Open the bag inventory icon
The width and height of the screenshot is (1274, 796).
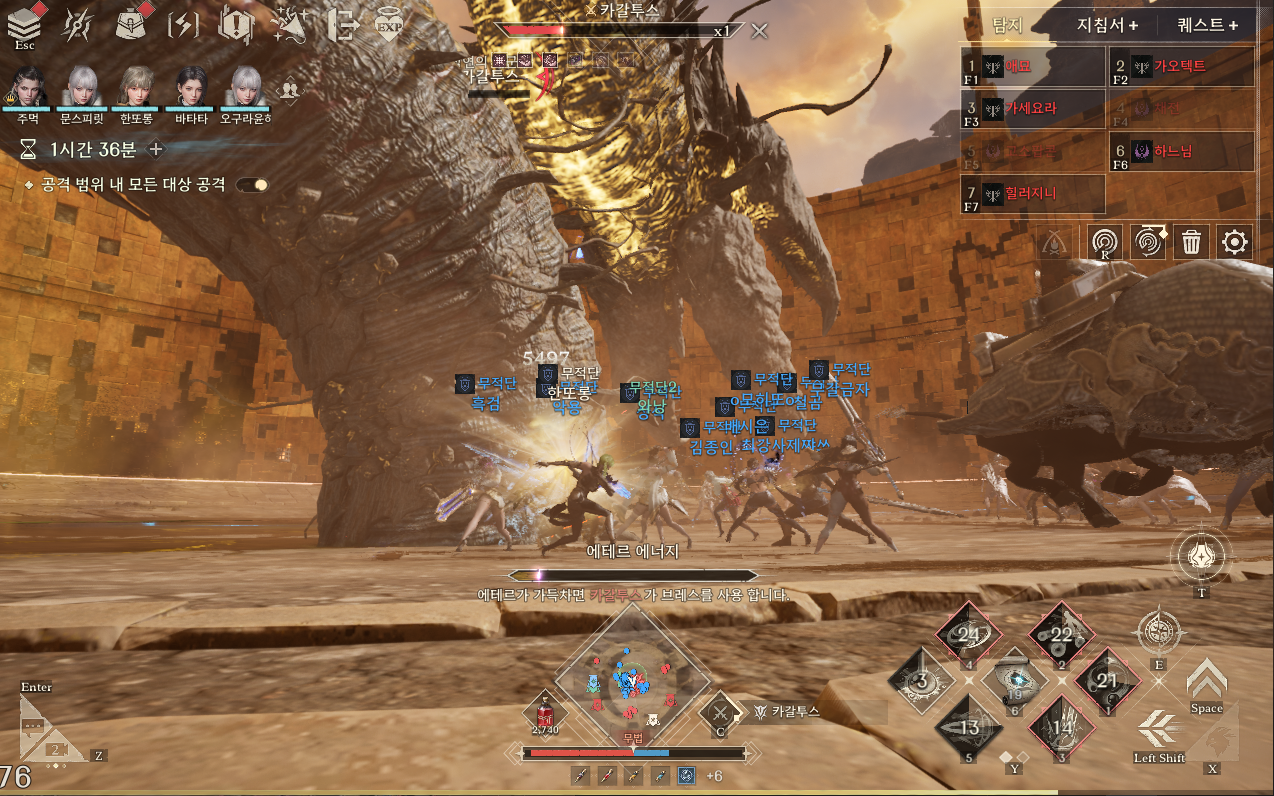[128, 24]
